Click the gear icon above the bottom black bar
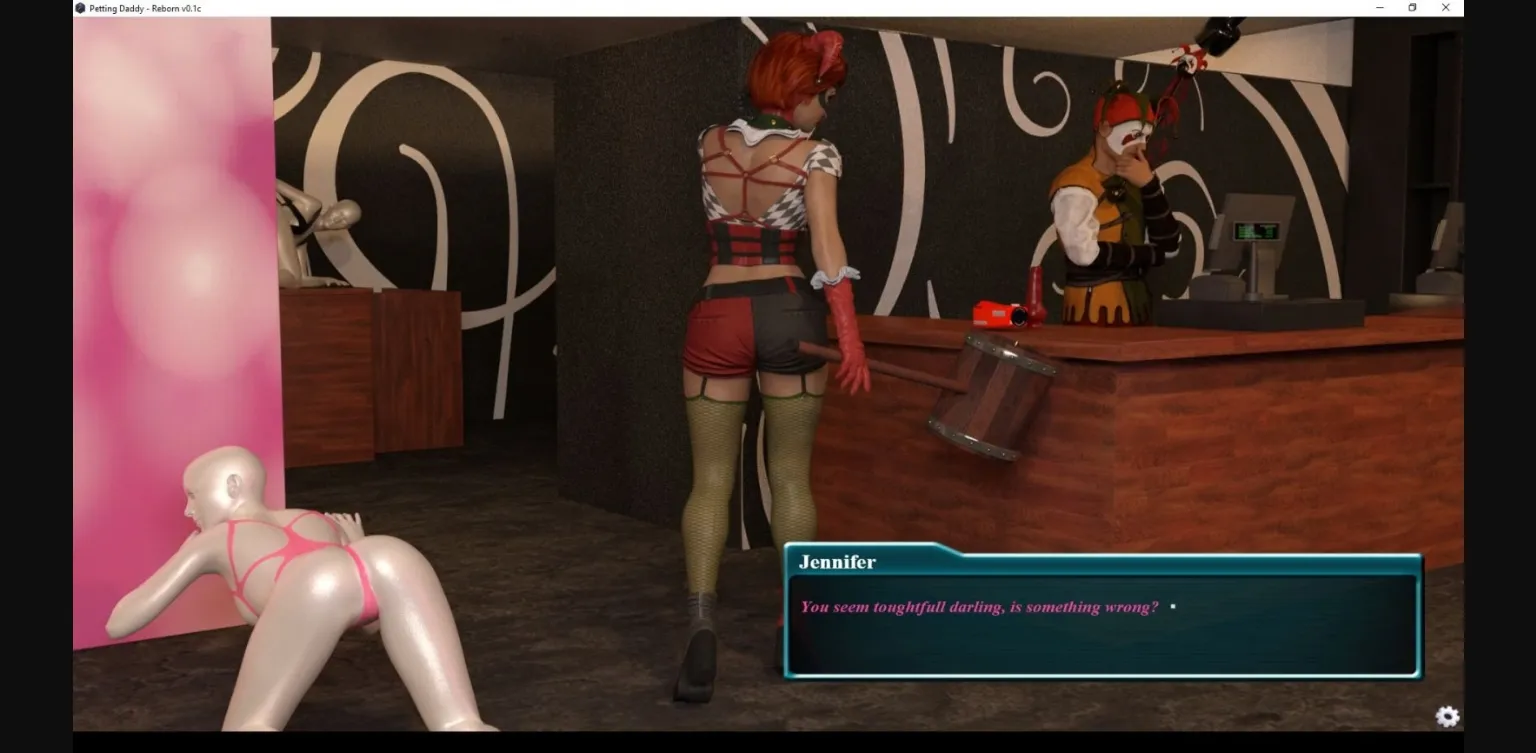Image resolution: width=1536 pixels, height=753 pixels. [1447, 717]
